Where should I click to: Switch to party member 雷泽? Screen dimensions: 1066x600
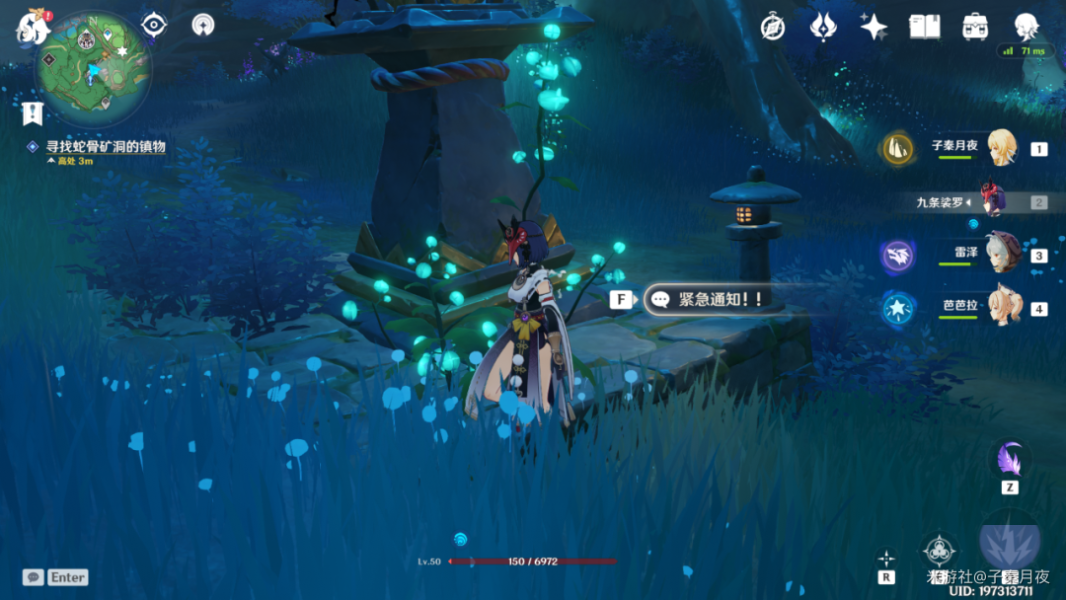pyautogui.click(x=1000, y=254)
